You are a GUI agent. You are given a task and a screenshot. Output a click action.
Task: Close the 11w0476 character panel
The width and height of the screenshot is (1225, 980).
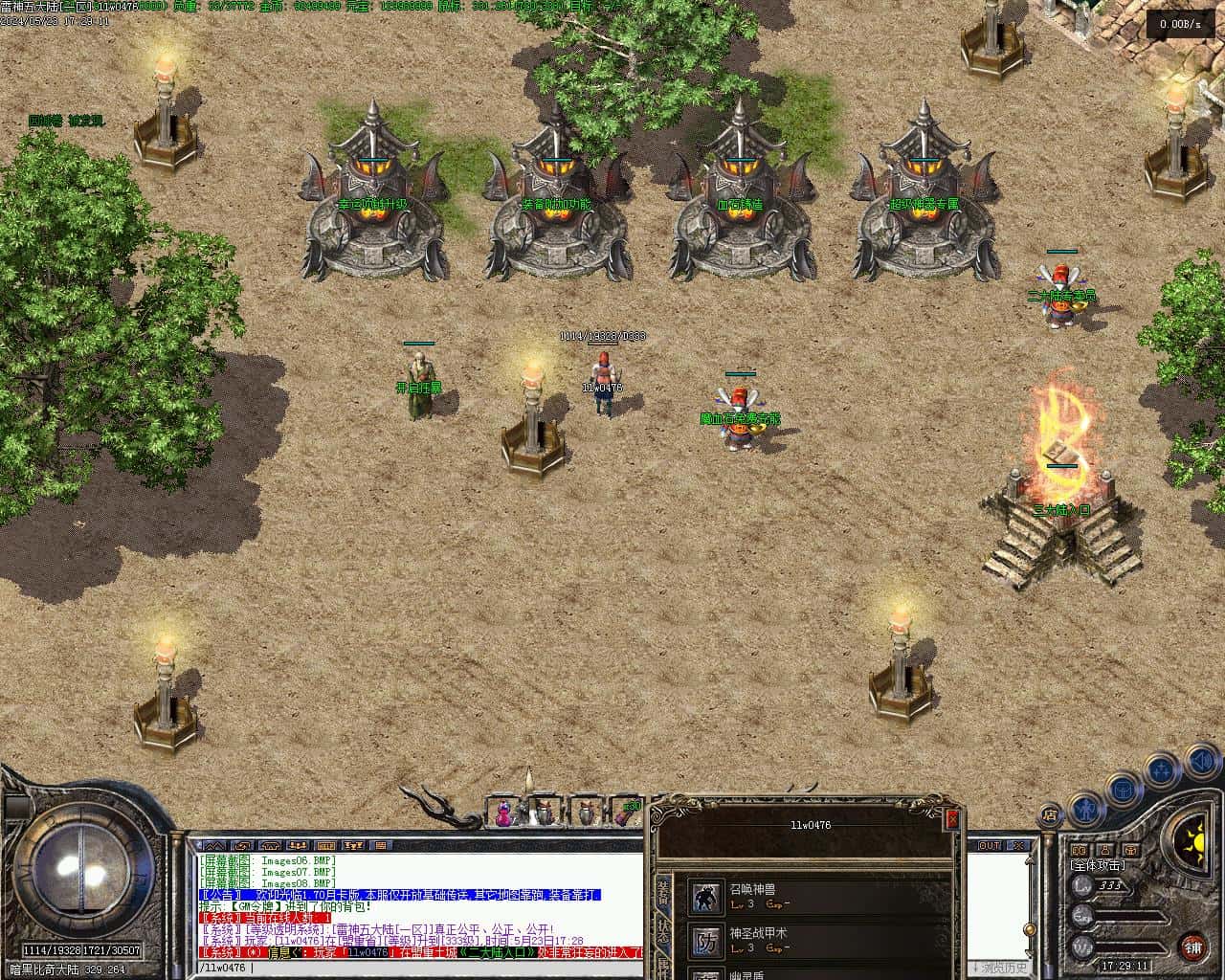tap(951, 818)
